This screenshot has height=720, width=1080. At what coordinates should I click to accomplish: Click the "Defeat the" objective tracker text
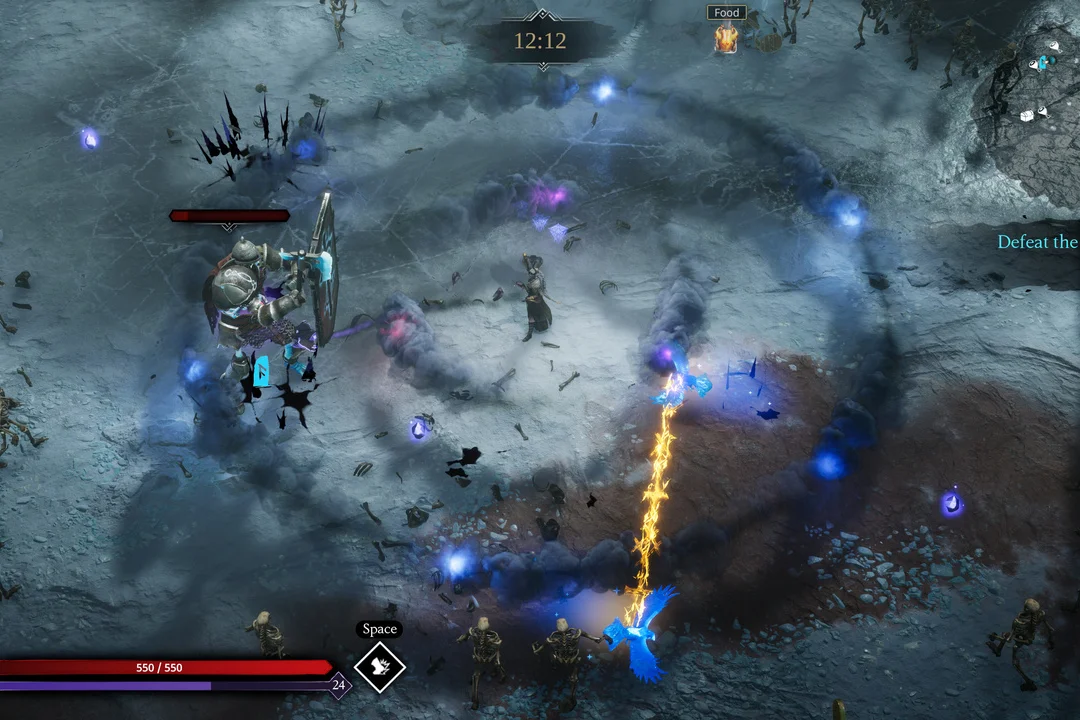tap(1038, 242)
